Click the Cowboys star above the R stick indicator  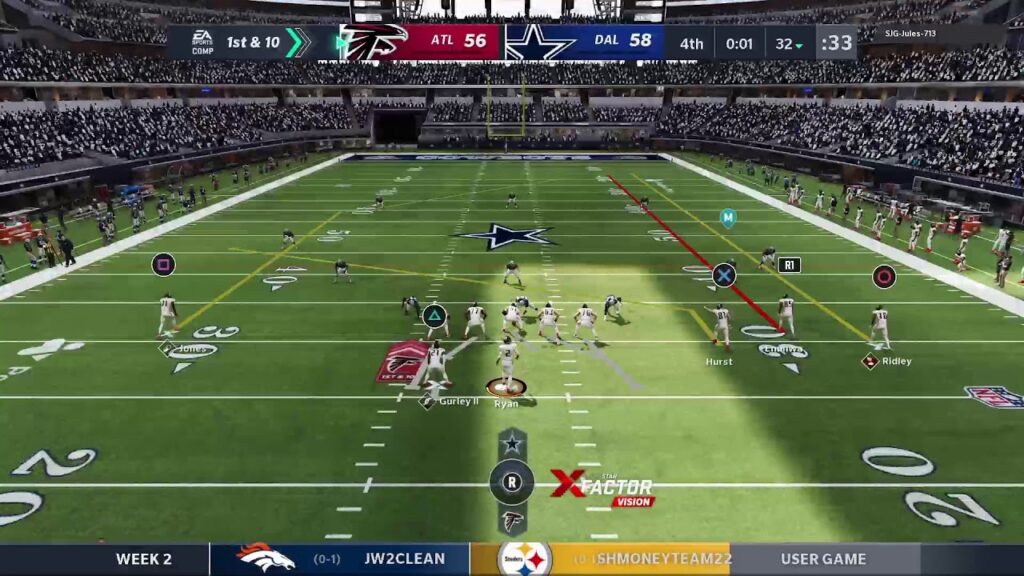[x=512, y=443]
